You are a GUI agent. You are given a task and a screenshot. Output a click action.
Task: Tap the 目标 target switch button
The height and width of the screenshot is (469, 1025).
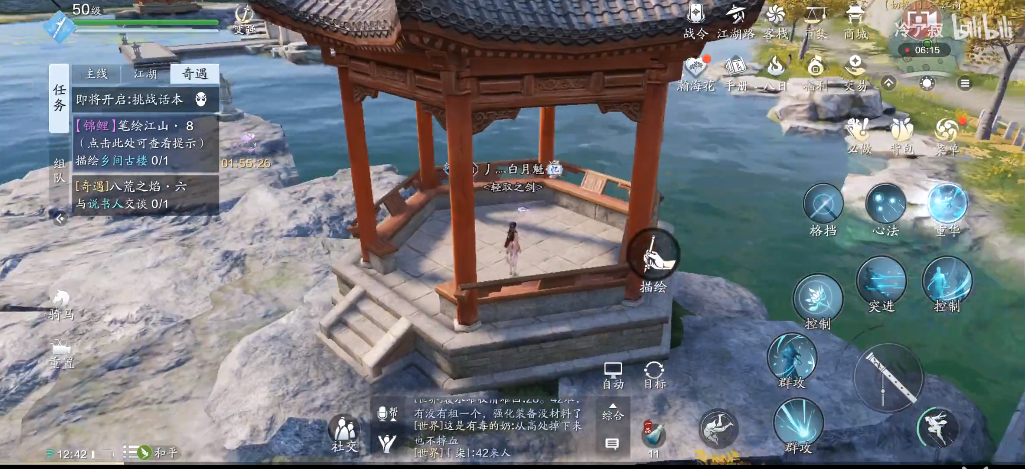pos(655,375)
